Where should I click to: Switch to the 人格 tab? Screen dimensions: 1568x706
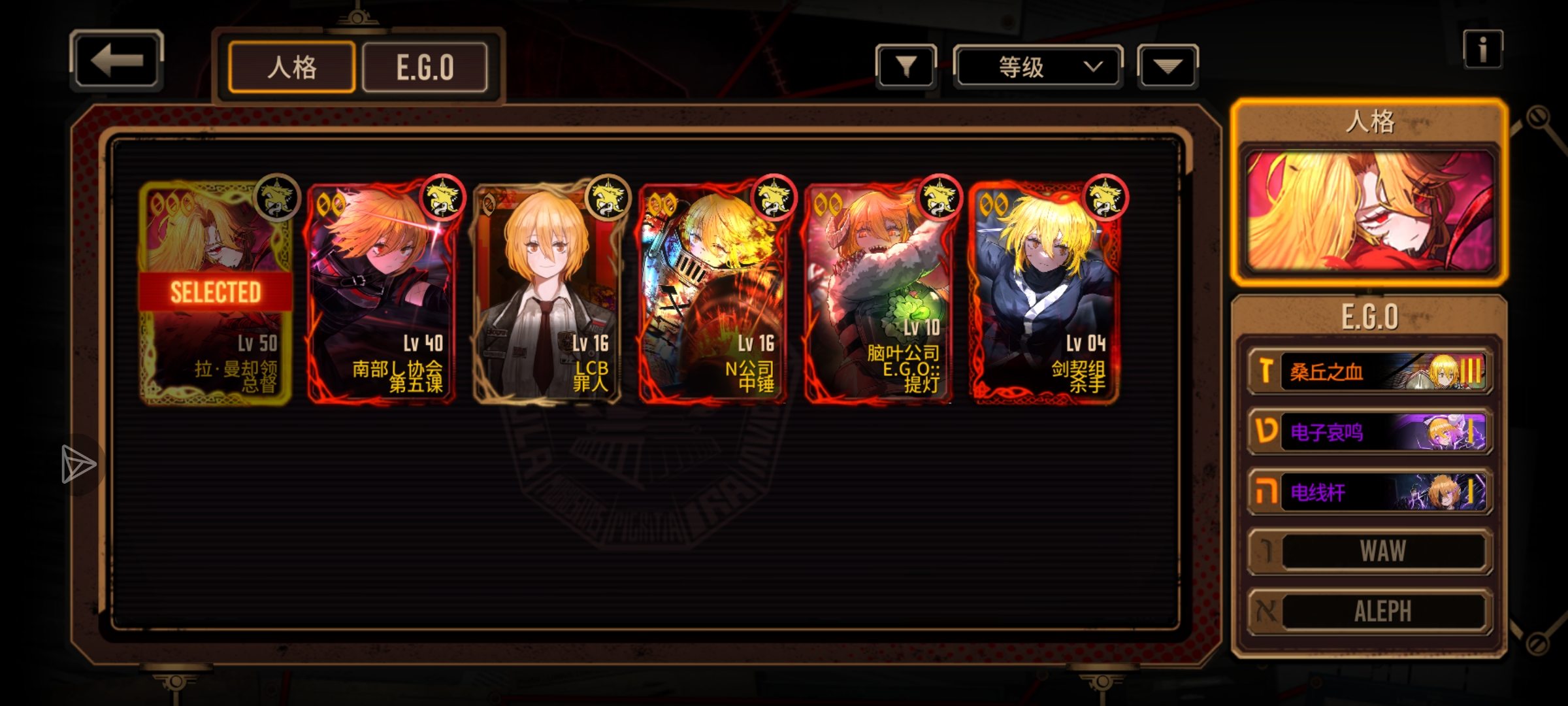point(291,67)
